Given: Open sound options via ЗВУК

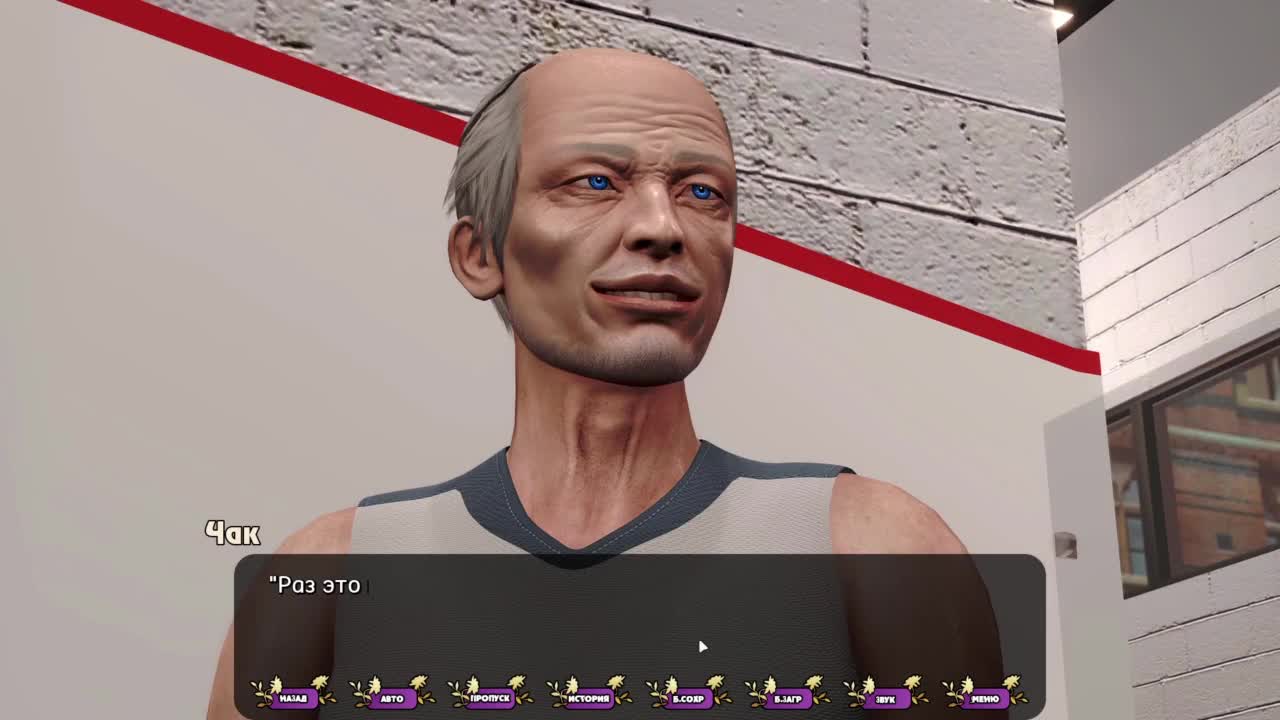Looking at the screenshot, I should coord(885,698).
